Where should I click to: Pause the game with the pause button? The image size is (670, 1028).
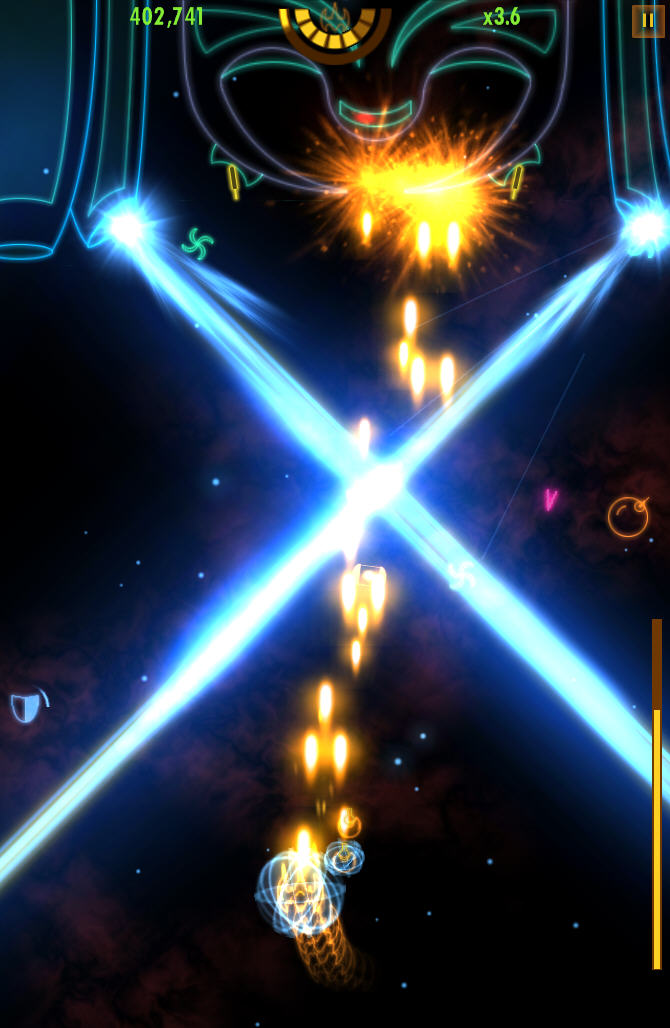pyautogui.click(x=648, y=21)
